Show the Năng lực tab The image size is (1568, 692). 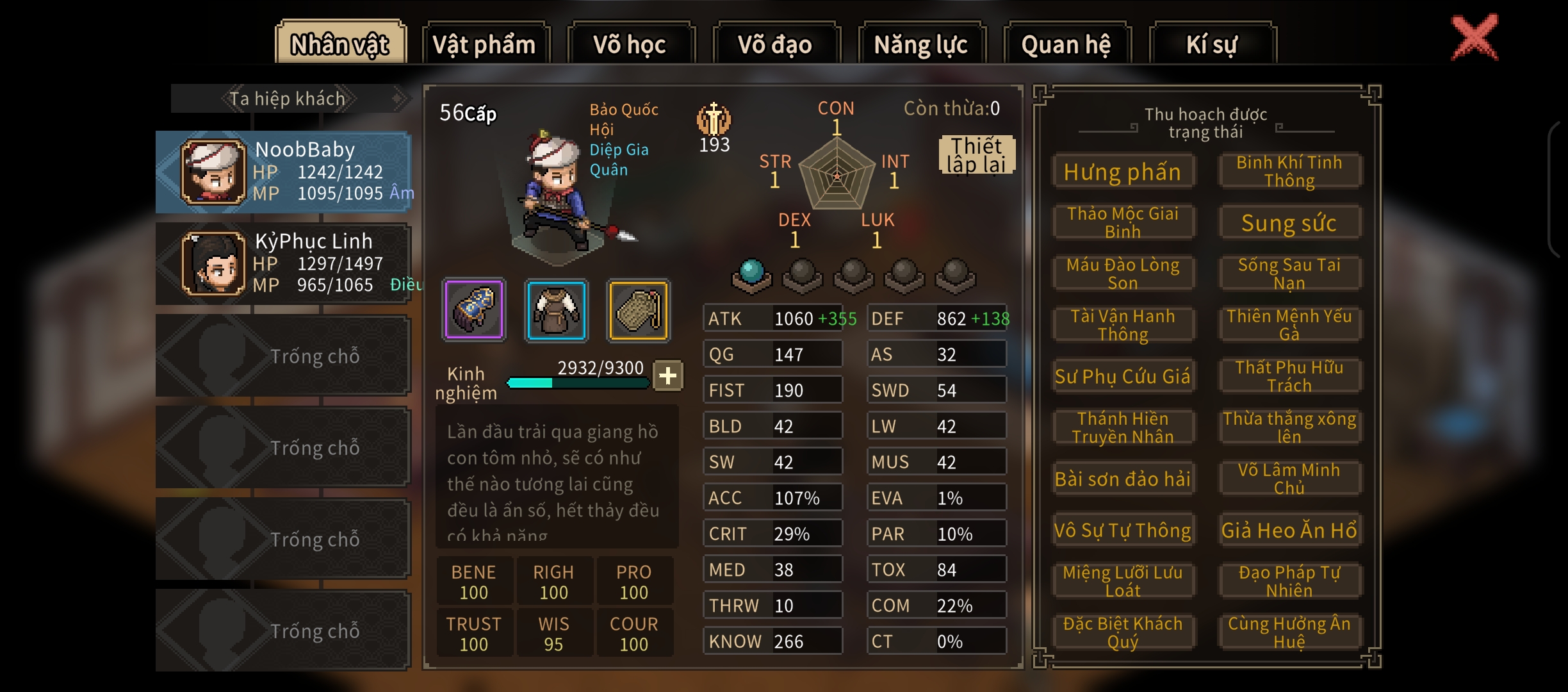(921, 44)
